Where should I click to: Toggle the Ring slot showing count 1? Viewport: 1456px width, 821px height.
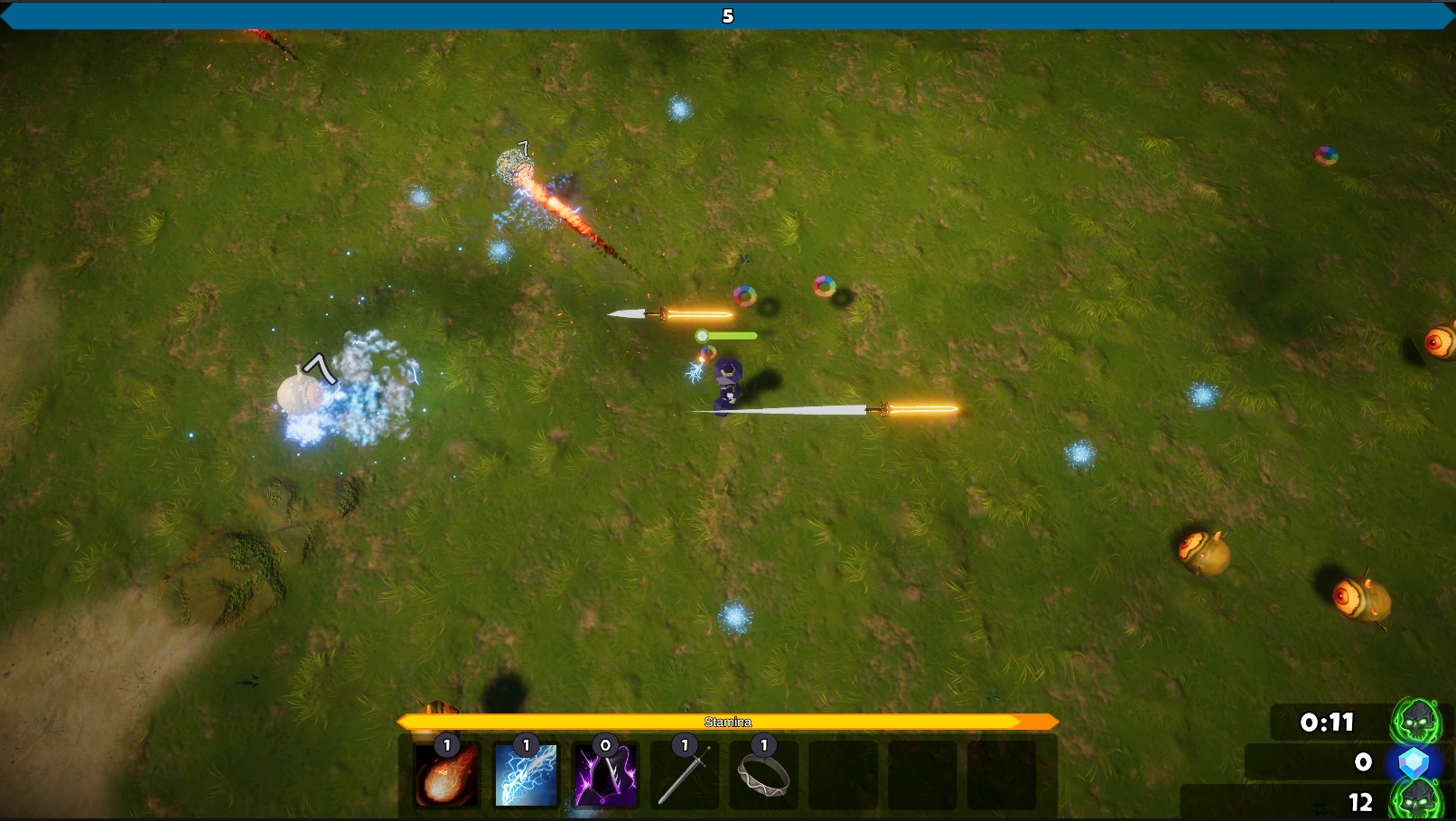pos(764,746)
